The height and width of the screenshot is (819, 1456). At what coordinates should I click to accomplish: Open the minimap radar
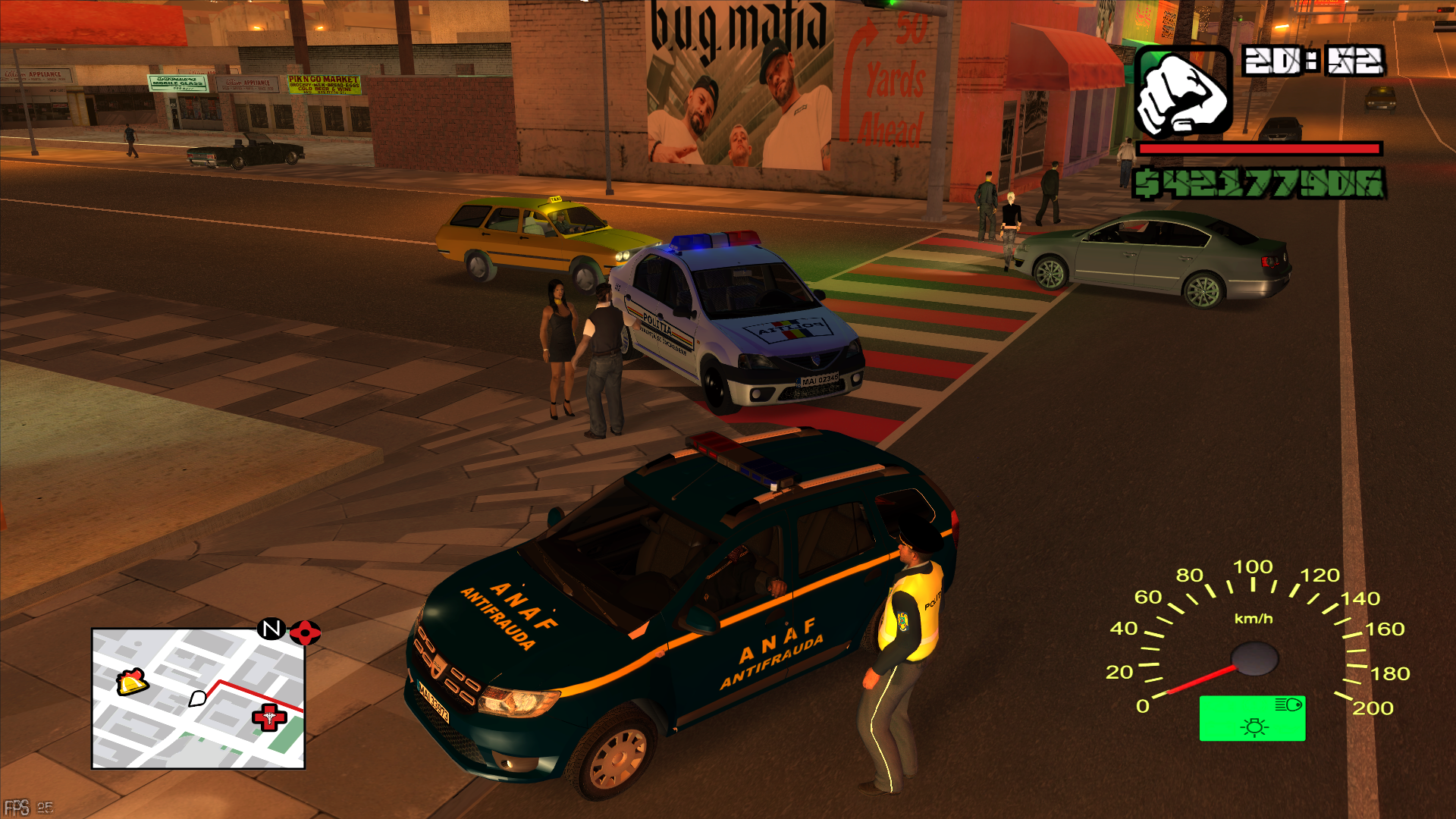198,698
